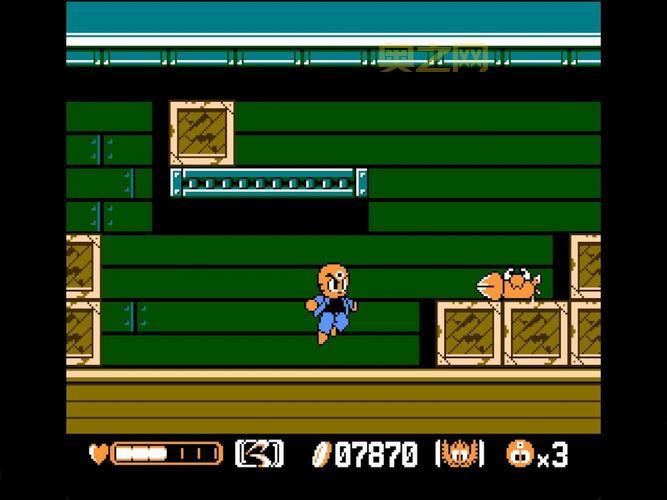Click the heart icon in the HUD
Screen dimensions: 667x500
[x=99, y=454]
